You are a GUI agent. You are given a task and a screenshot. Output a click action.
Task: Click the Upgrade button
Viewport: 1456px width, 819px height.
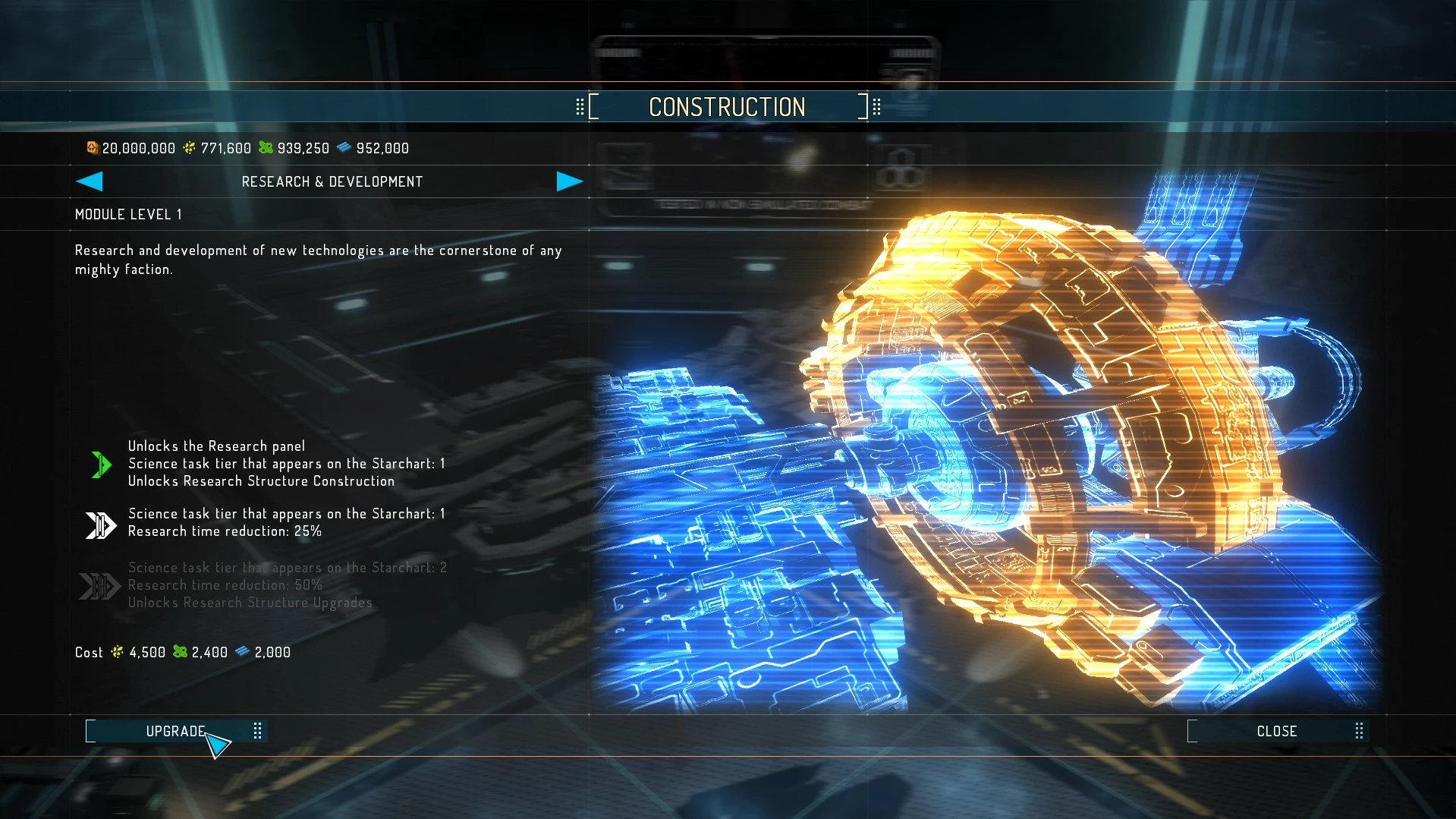coord(175,731)
